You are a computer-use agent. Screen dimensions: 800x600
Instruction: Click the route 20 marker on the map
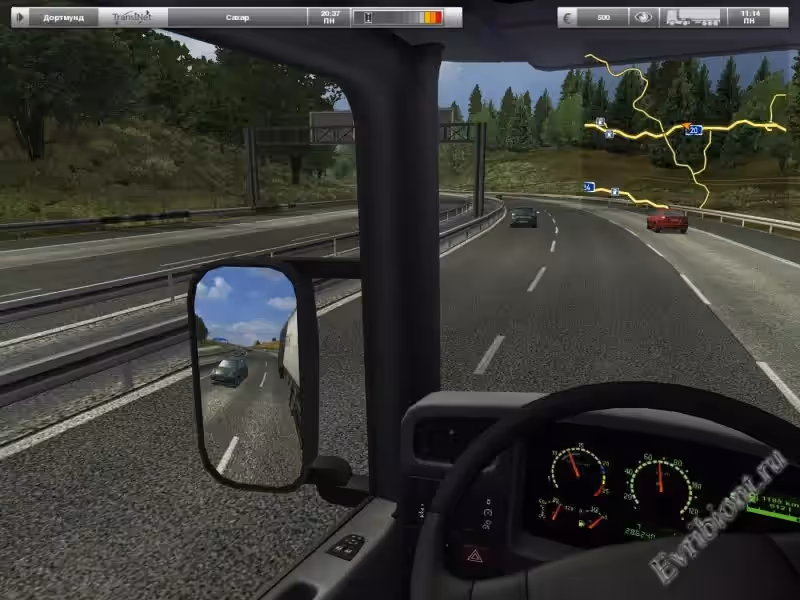click(694, 130)
